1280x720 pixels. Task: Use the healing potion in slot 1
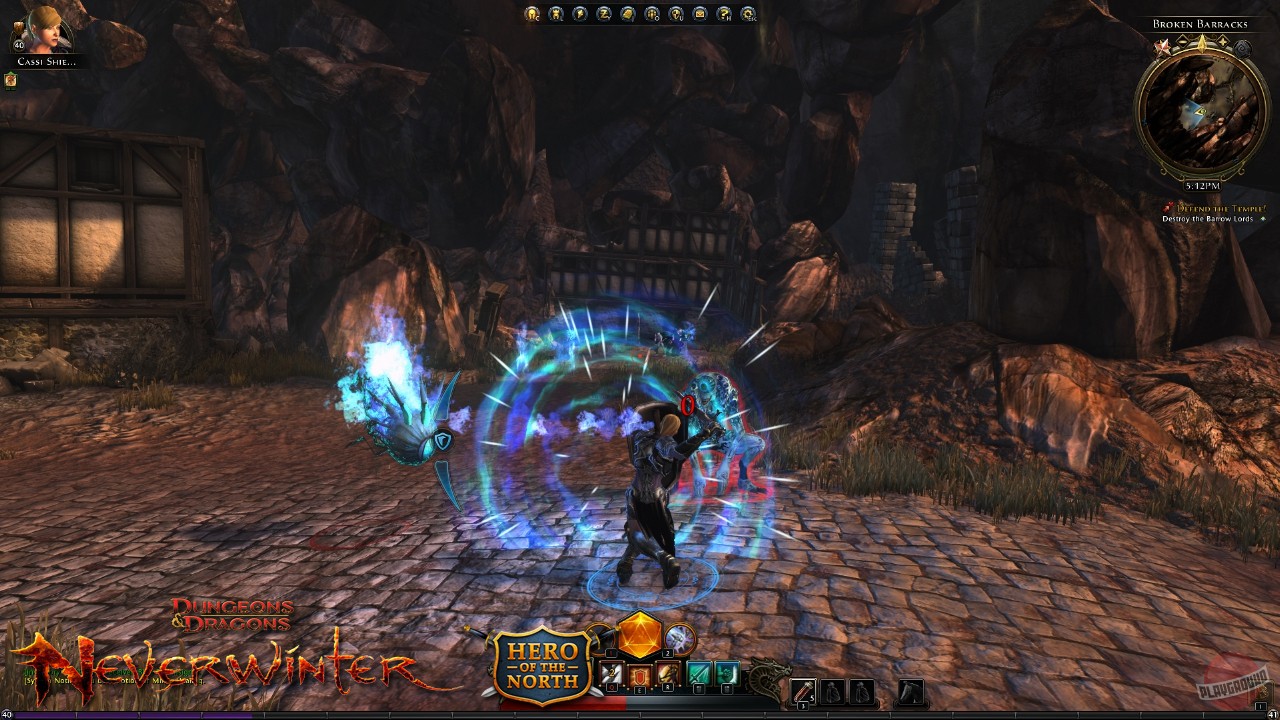point(803,690)
